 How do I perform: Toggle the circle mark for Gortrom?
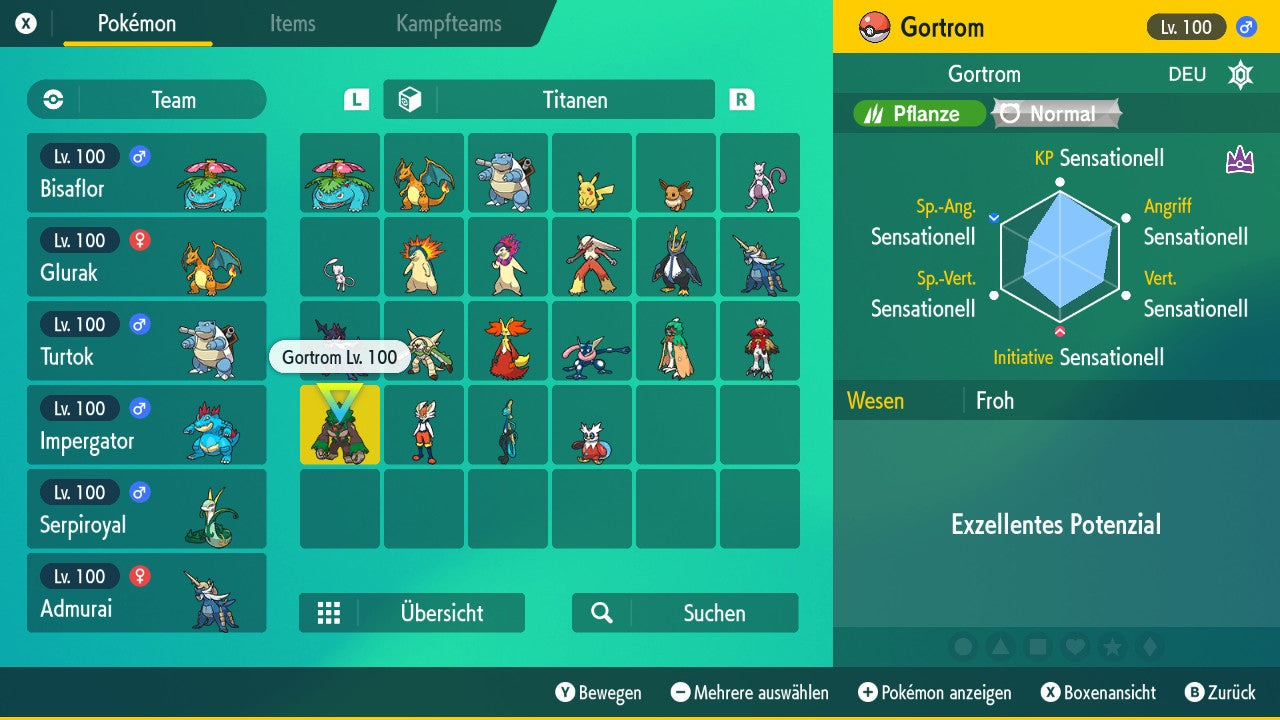click(963, 647)
